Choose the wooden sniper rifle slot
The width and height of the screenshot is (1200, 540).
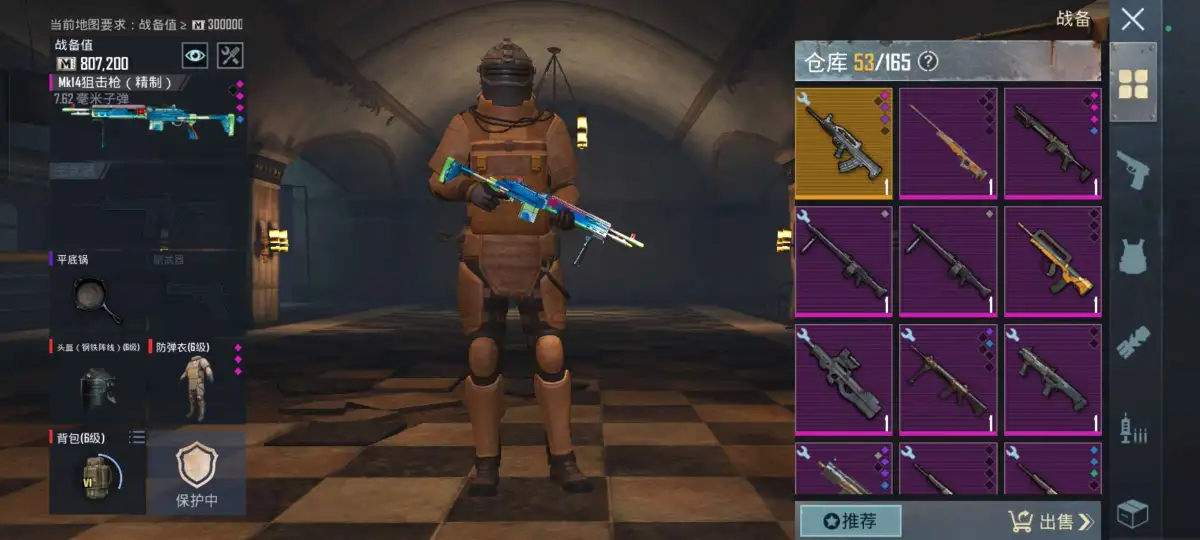[x=947, y=143]
